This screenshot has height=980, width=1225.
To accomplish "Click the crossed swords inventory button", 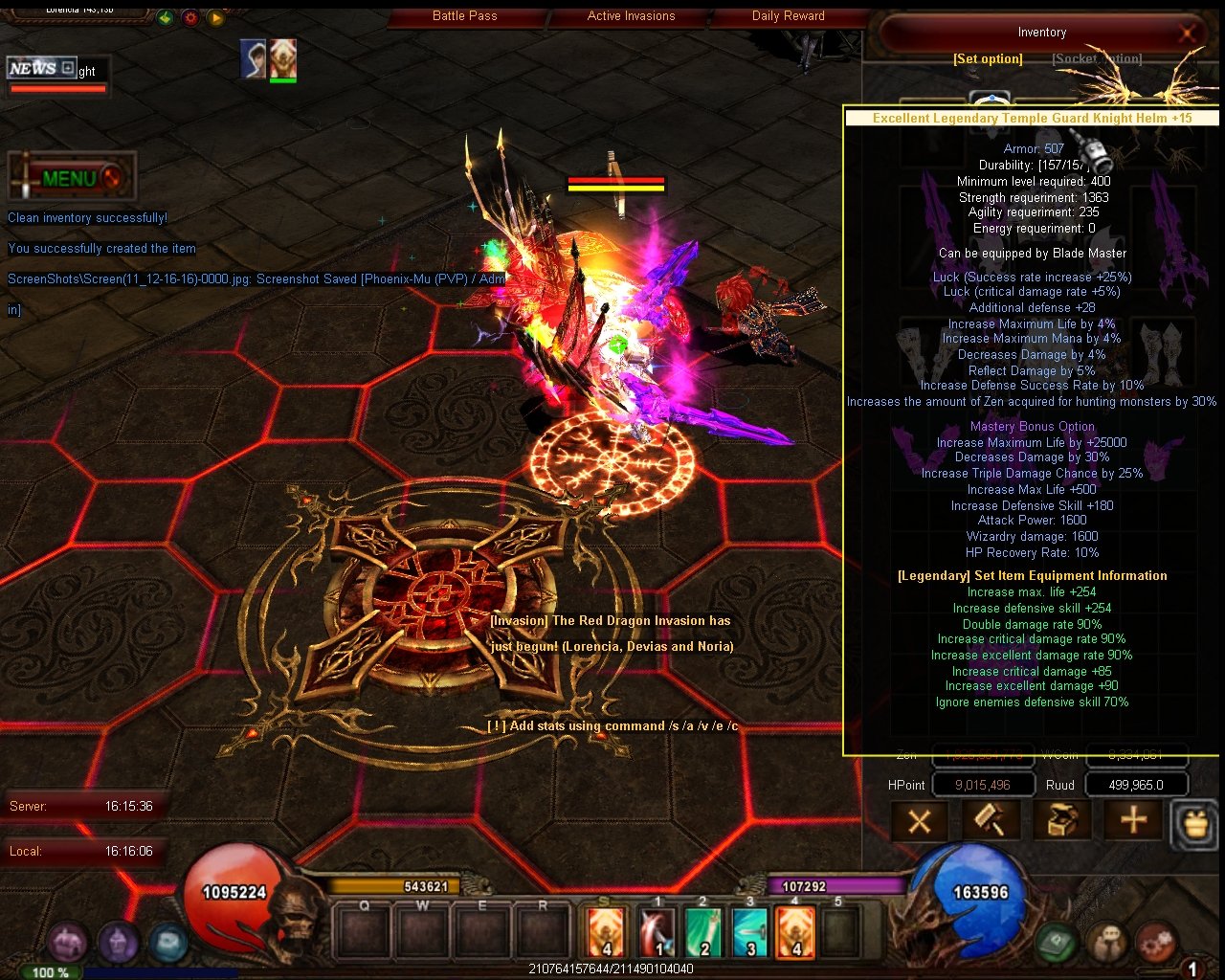I will point(920,821).
